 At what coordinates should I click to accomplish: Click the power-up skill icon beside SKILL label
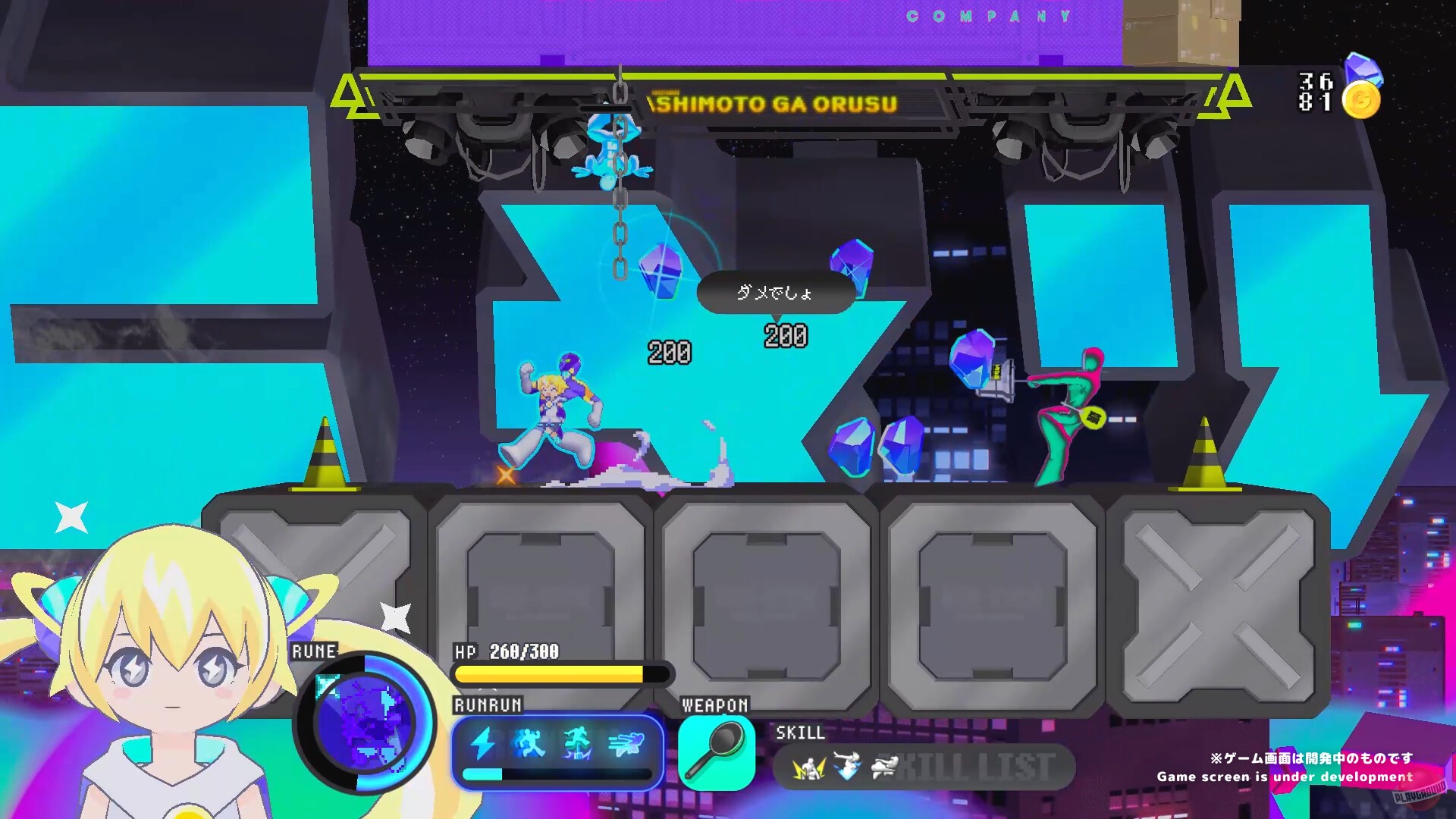point(808,767)
